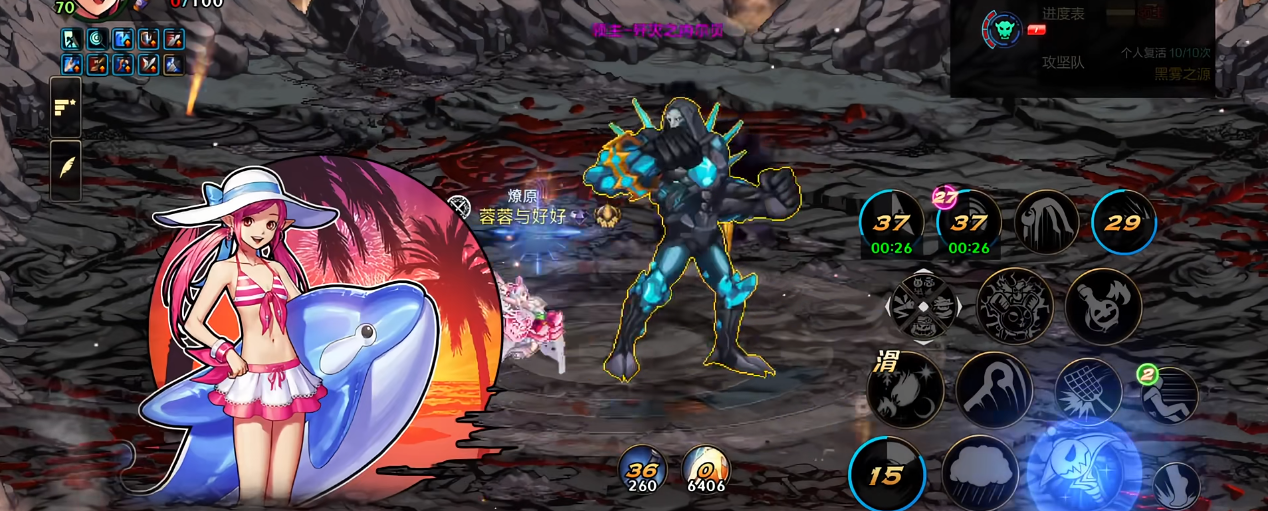Open the feather quill panel button
Screen dimensions: 1268x511
66,170
